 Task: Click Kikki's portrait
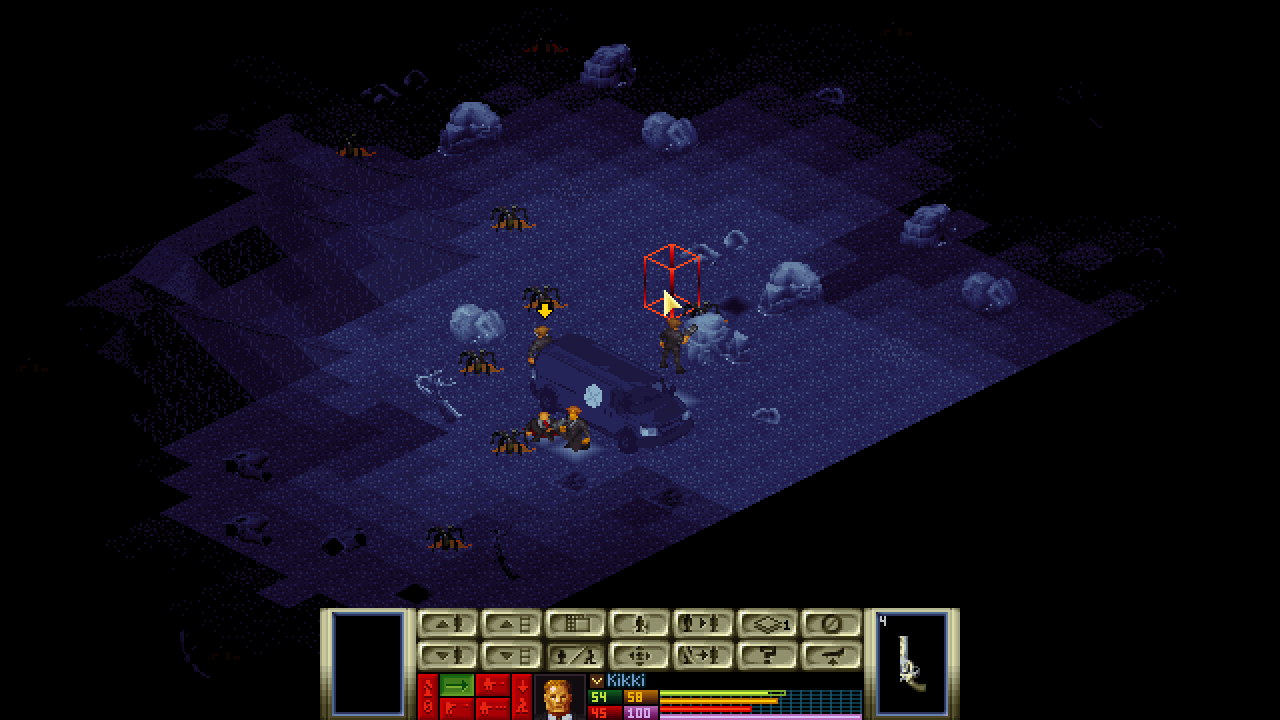(559, 698)
